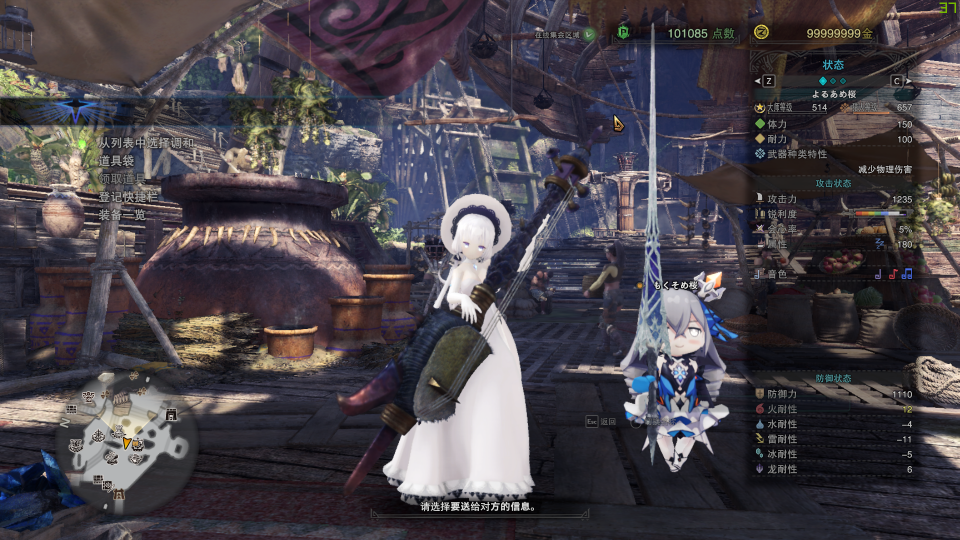Switch status panel to next page arrow

(896, 80)
